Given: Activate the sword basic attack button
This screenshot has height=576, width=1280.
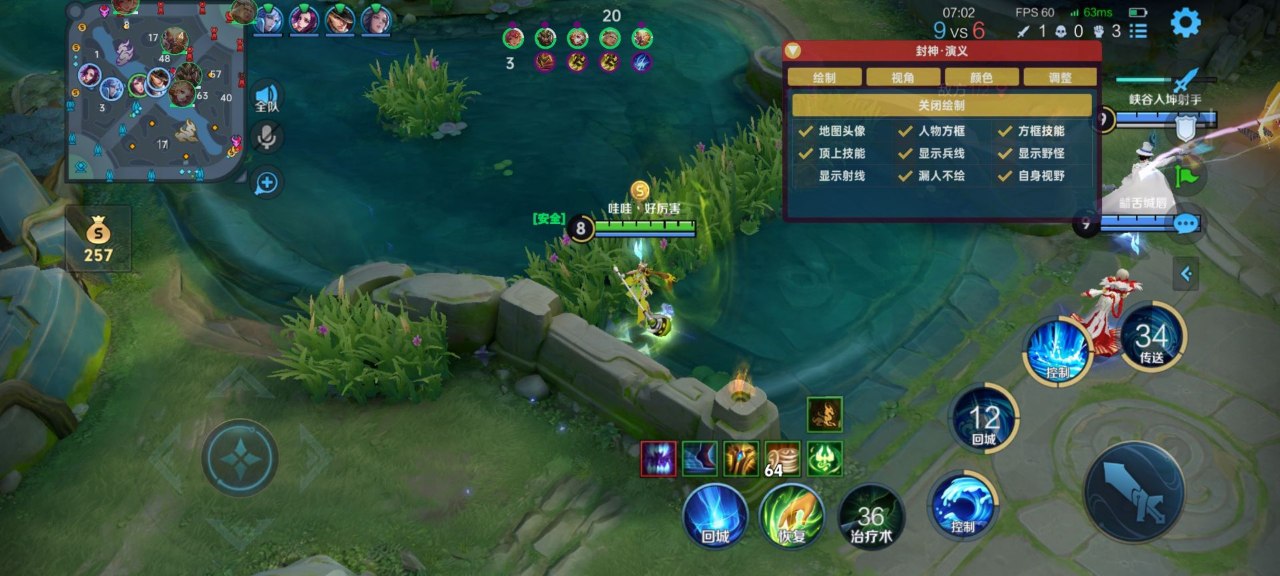Looking at the screenshot, I should coord(1134,491).
